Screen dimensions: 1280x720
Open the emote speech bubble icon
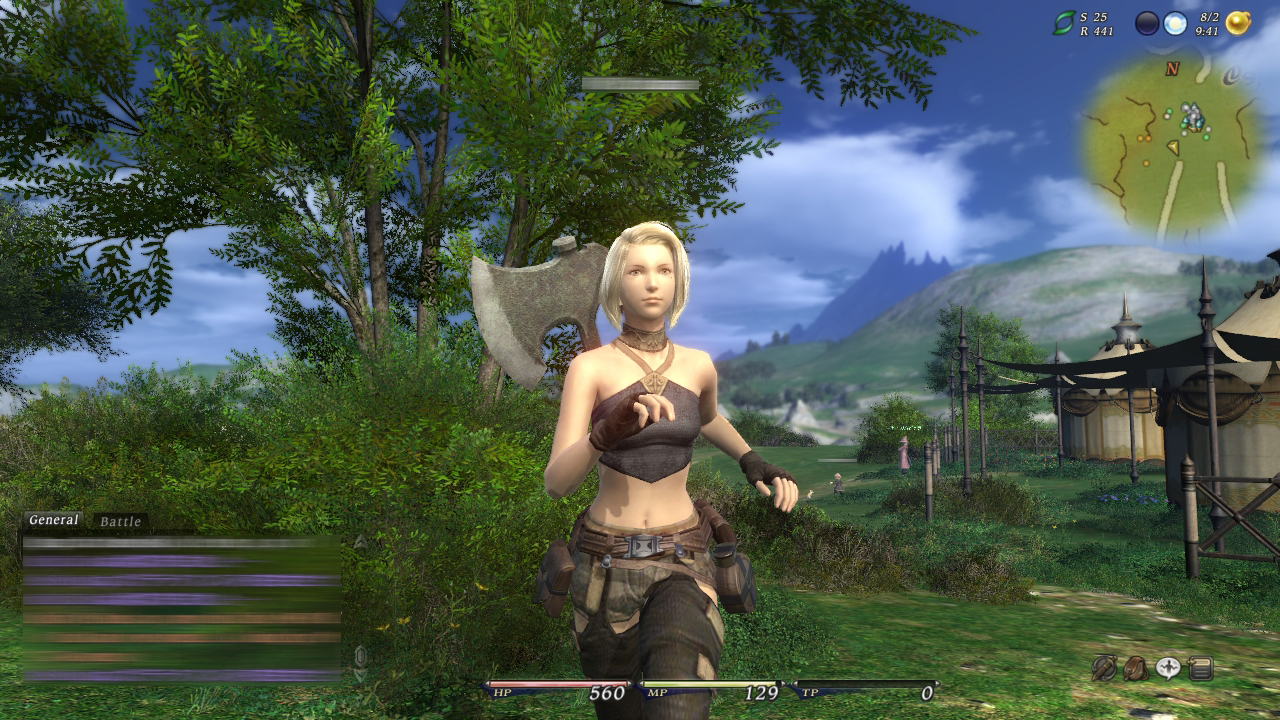coord(1168,668)
